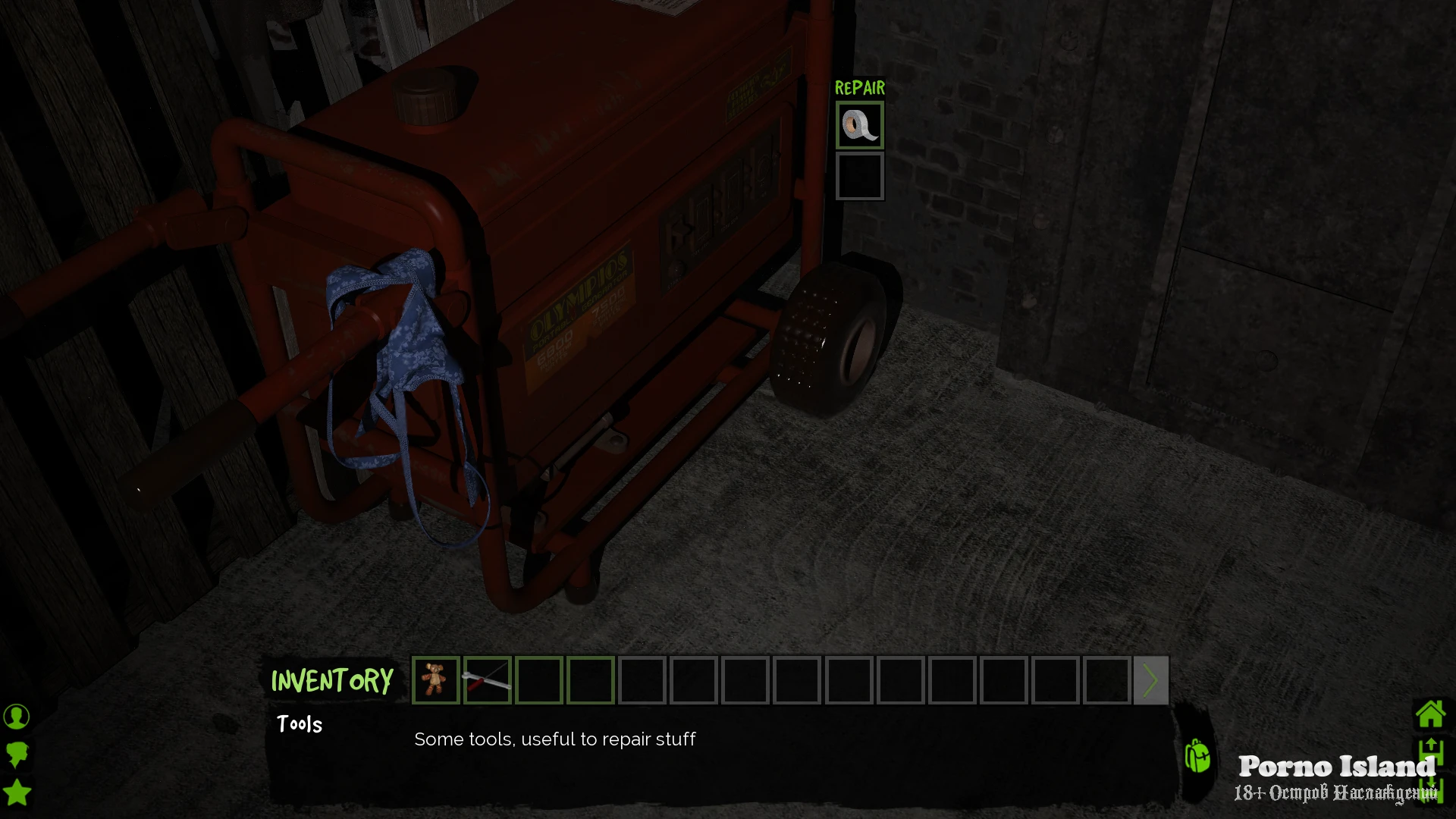1456x819 pixels.
Task: Select the teddy bear inventory slot
Action: 435,679
